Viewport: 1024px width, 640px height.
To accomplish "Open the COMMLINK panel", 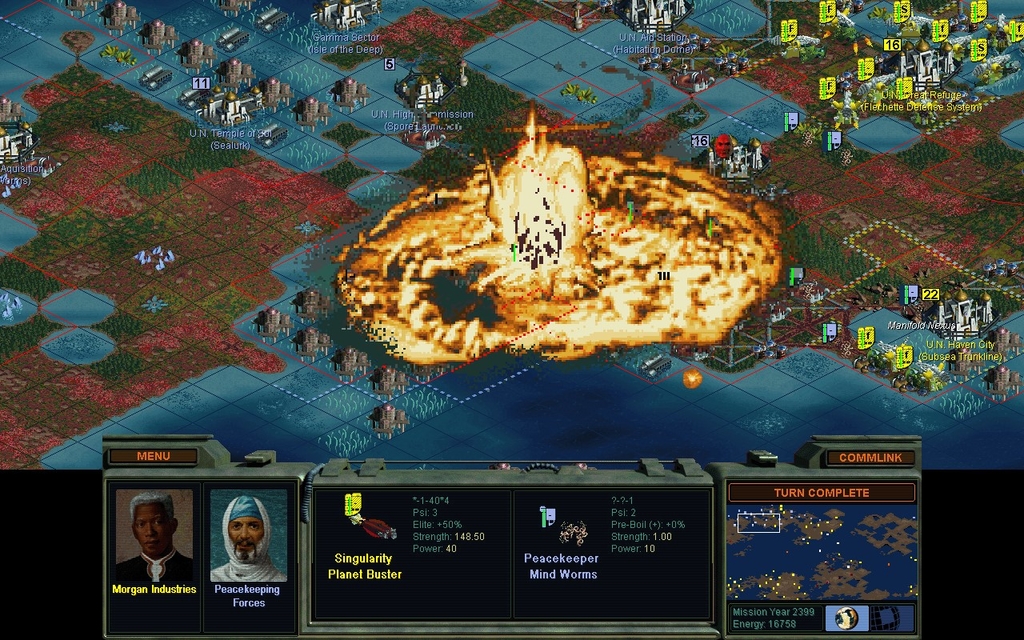I will point(870,457).
